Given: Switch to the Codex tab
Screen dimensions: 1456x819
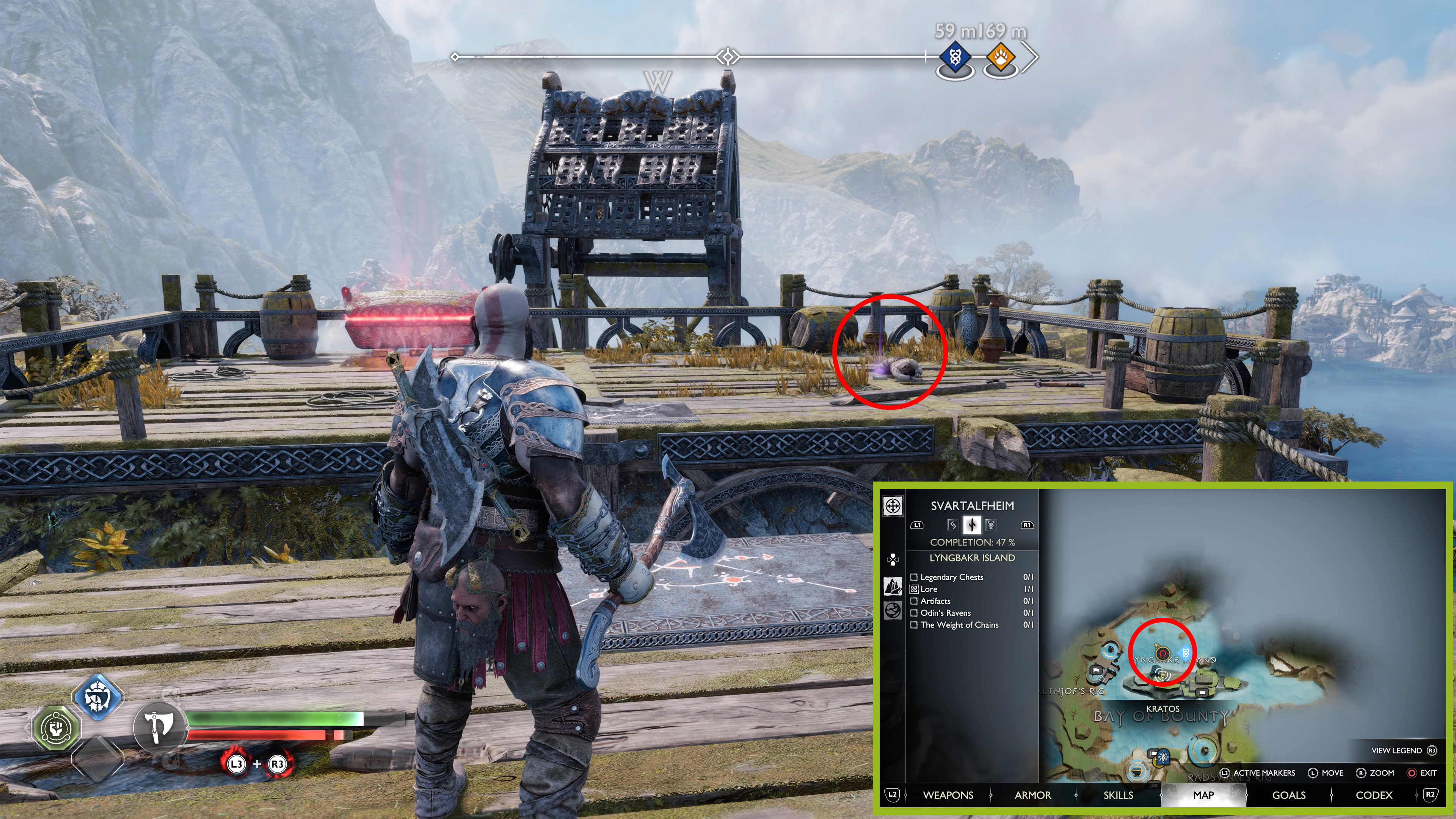Looking at the screenshot, I should 1373,795.
